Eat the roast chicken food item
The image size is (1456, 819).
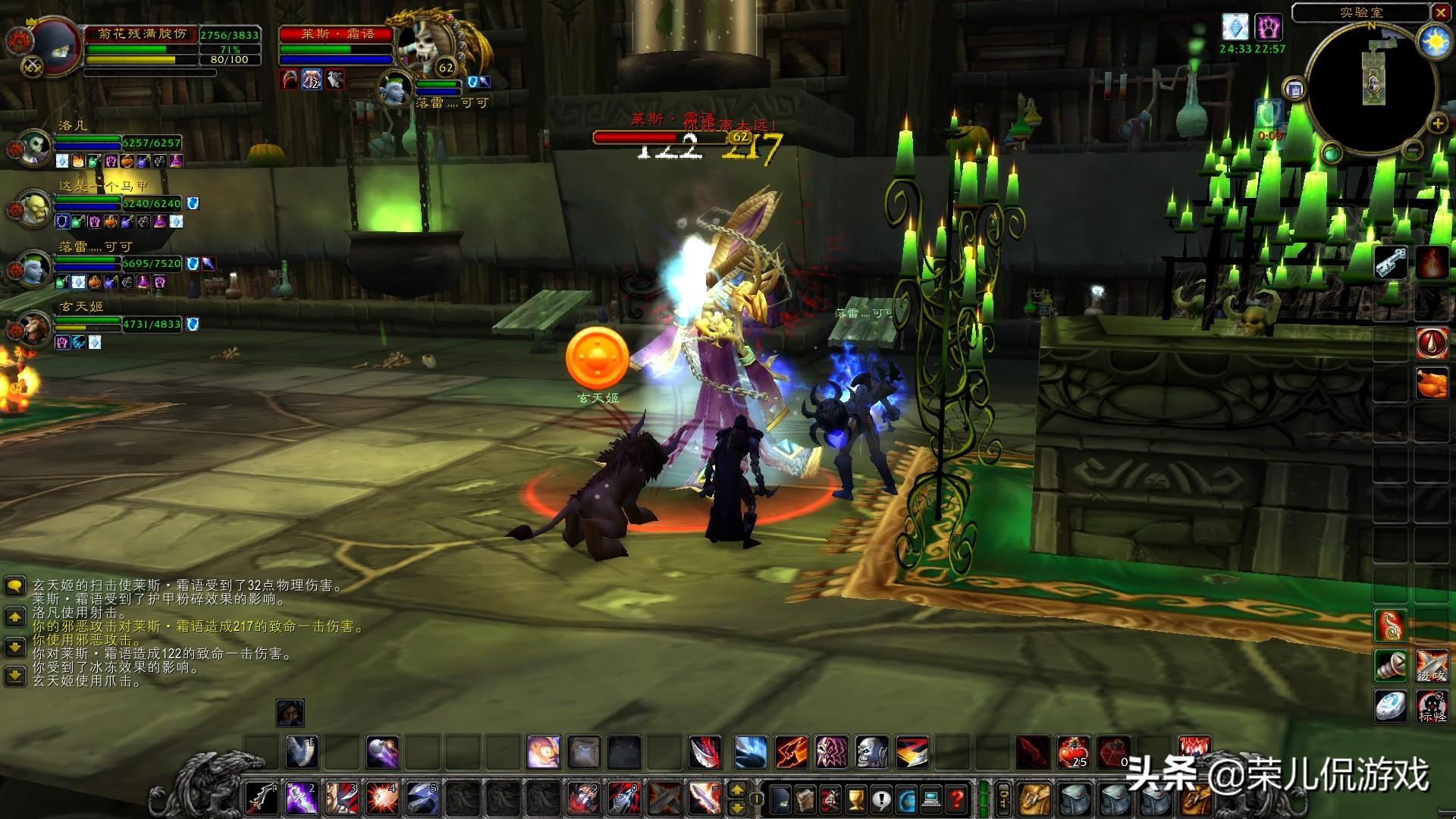pyautogui.click(x=1432, y=383)
